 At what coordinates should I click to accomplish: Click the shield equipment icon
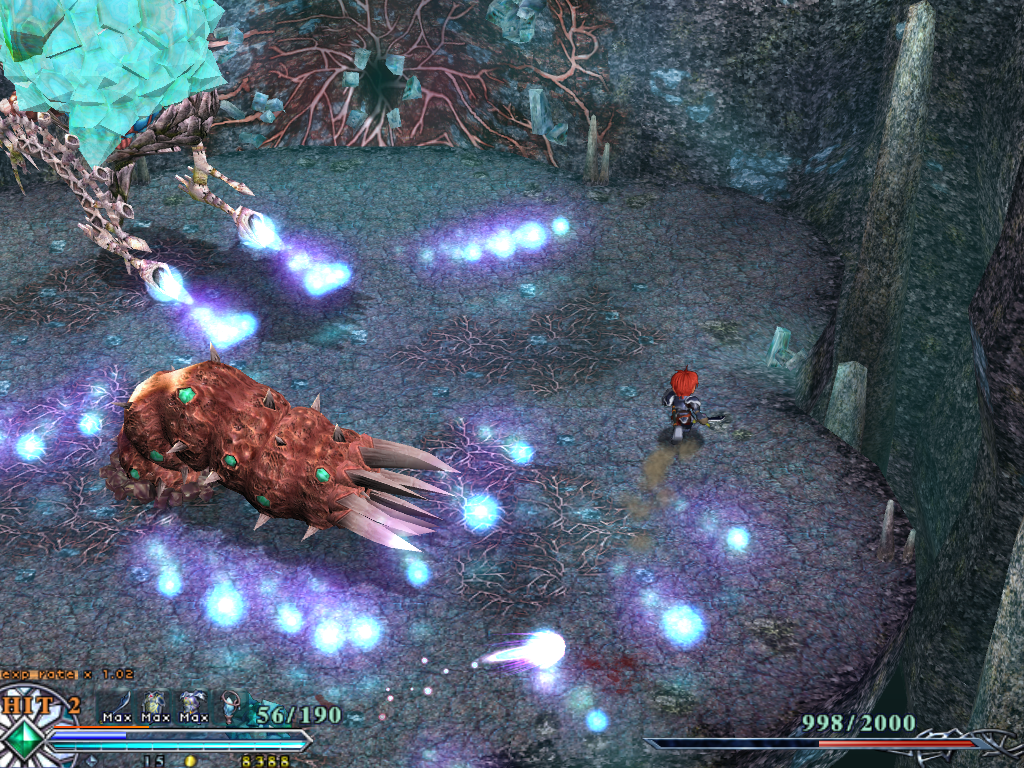point(154,703)
